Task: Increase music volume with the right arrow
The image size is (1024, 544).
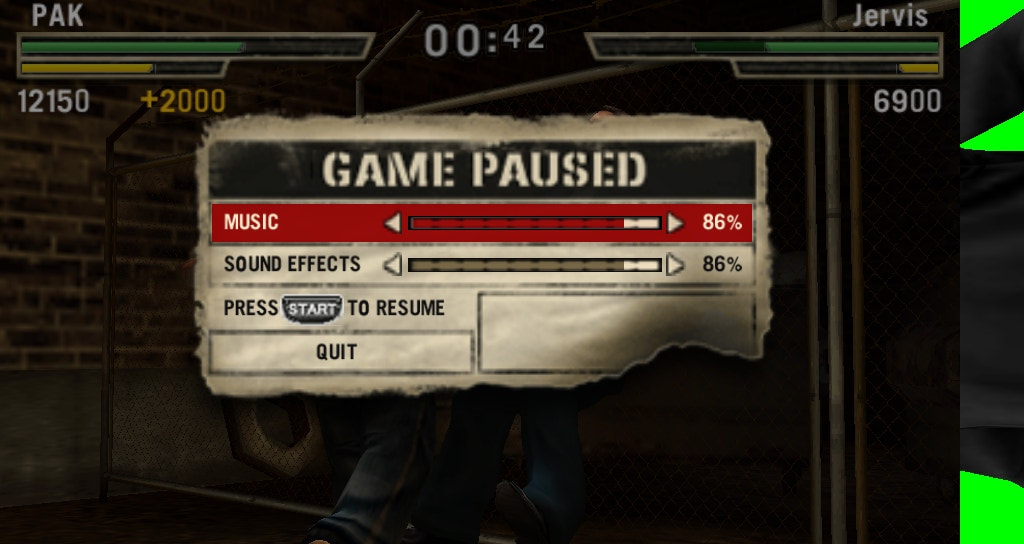Action: pyautogui.click(x=675, y=222)
